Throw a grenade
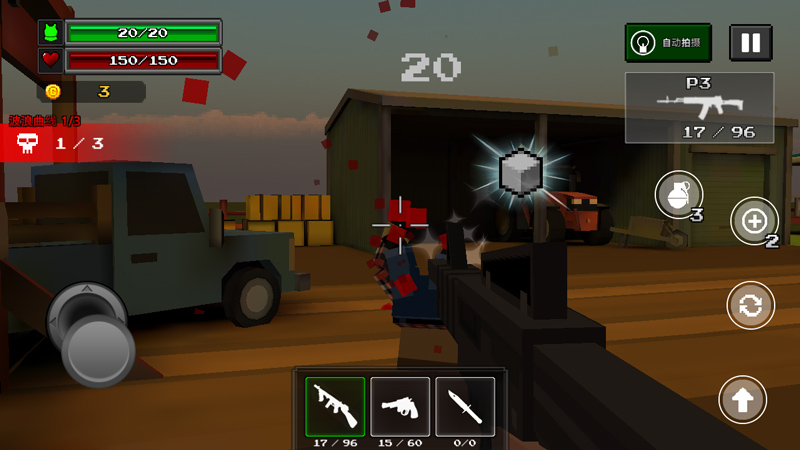Screen dimensions: 800x450 679,194
